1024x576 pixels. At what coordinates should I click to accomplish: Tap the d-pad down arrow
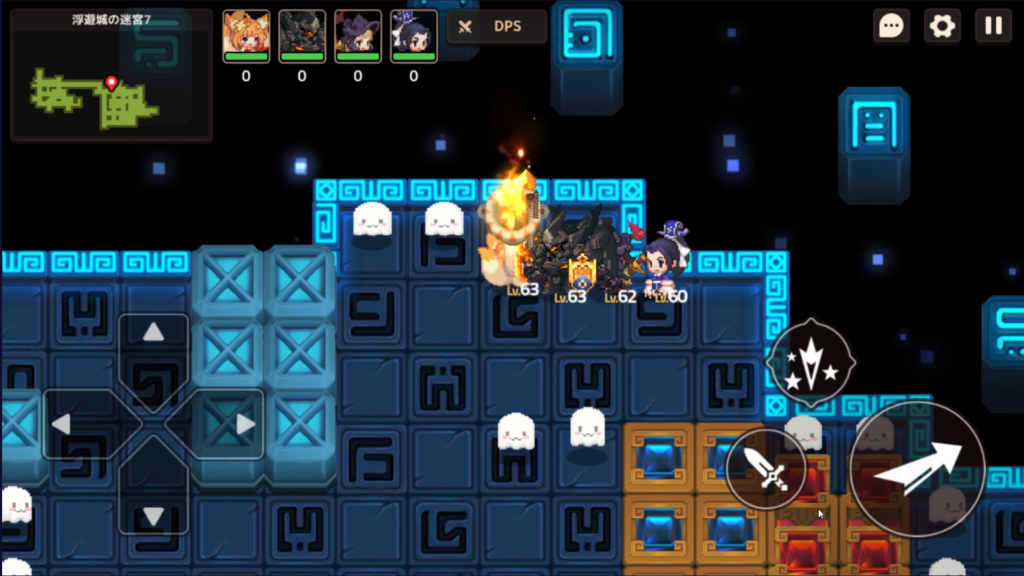point(153,515)
